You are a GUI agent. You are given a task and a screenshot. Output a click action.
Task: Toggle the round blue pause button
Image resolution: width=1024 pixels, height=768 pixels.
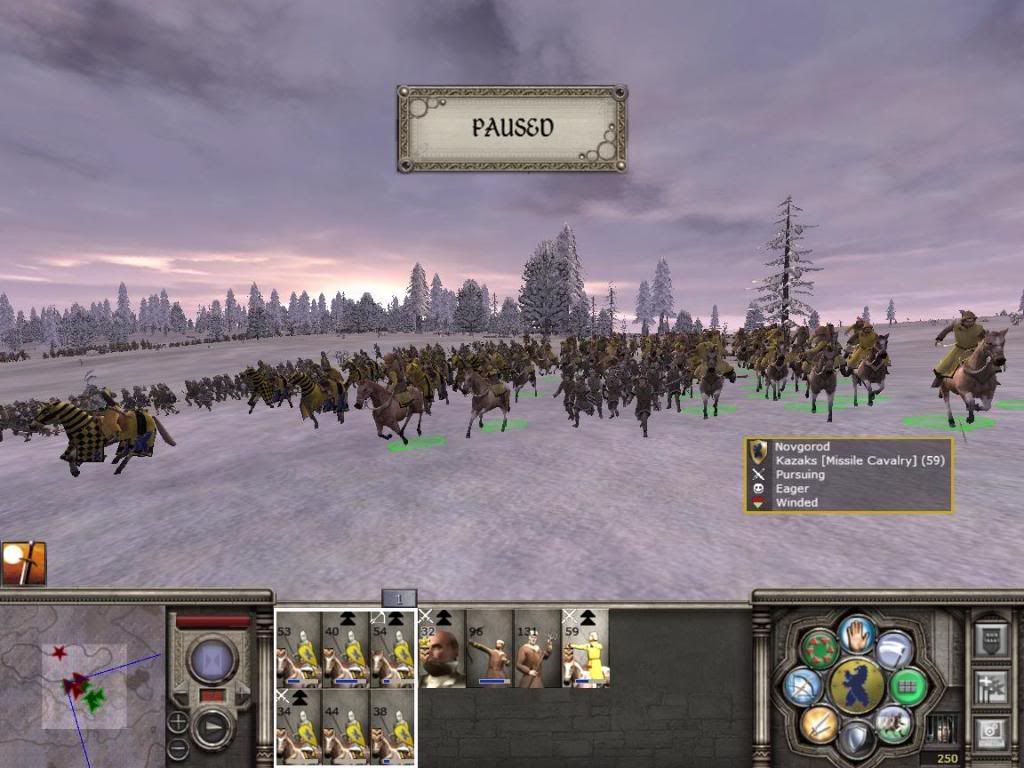point(212,661)
